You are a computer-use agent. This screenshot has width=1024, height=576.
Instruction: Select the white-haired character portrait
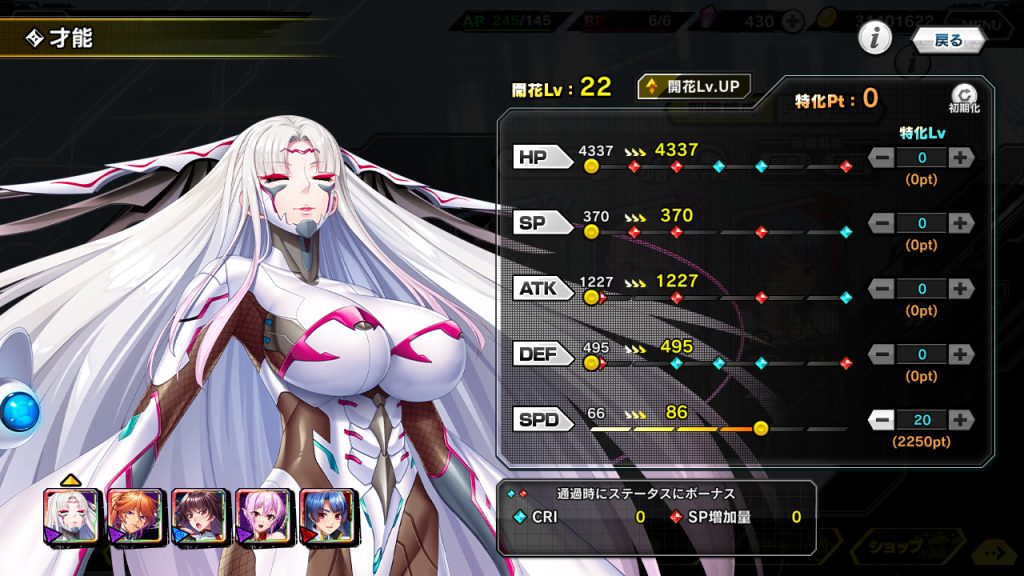72,516
